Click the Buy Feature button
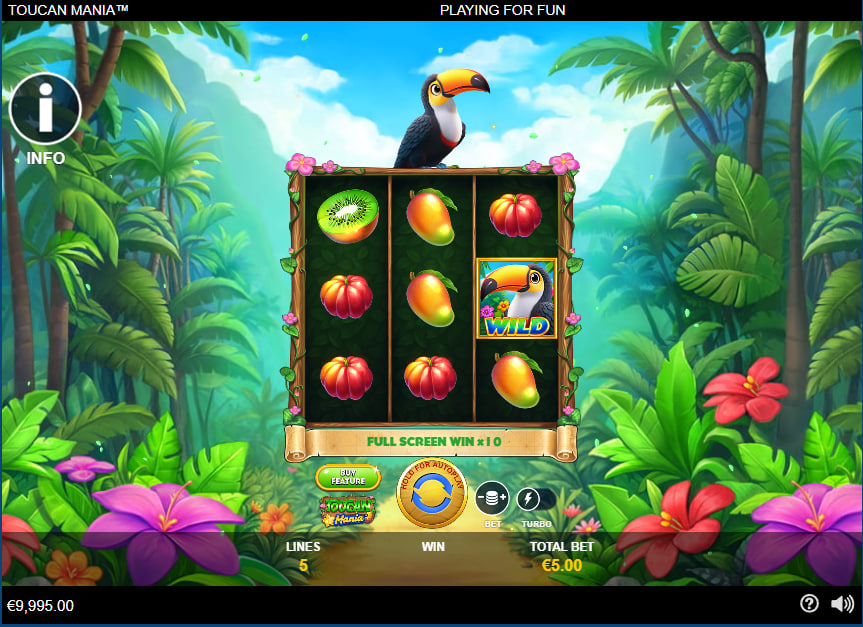The width and height of the screenshot is (863, 627). [x=348, y=477]
